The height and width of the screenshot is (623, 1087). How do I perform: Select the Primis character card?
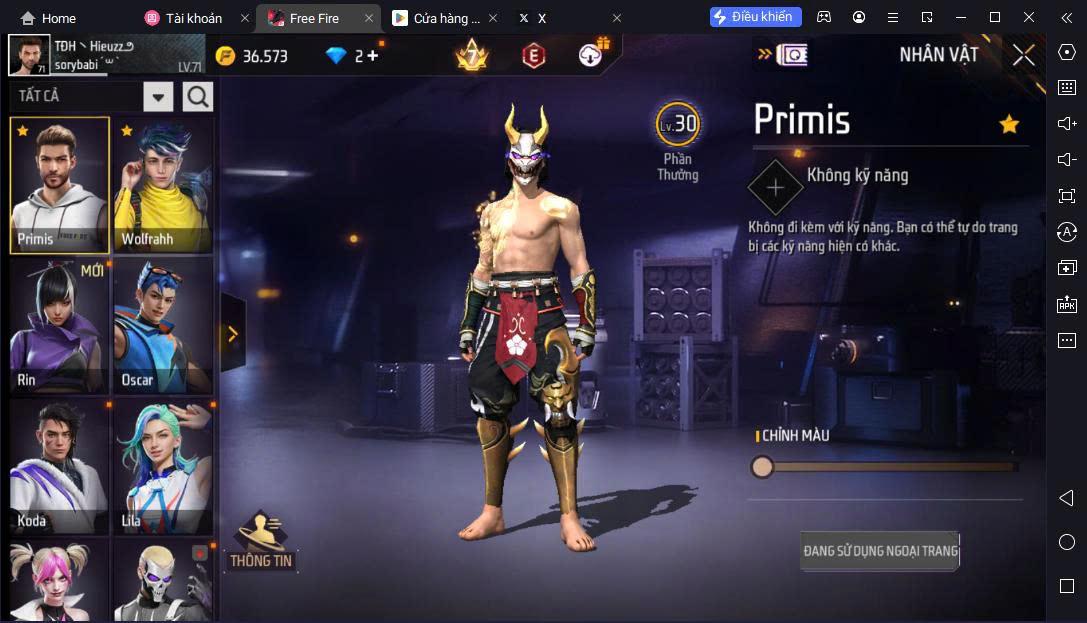[60, 185]
